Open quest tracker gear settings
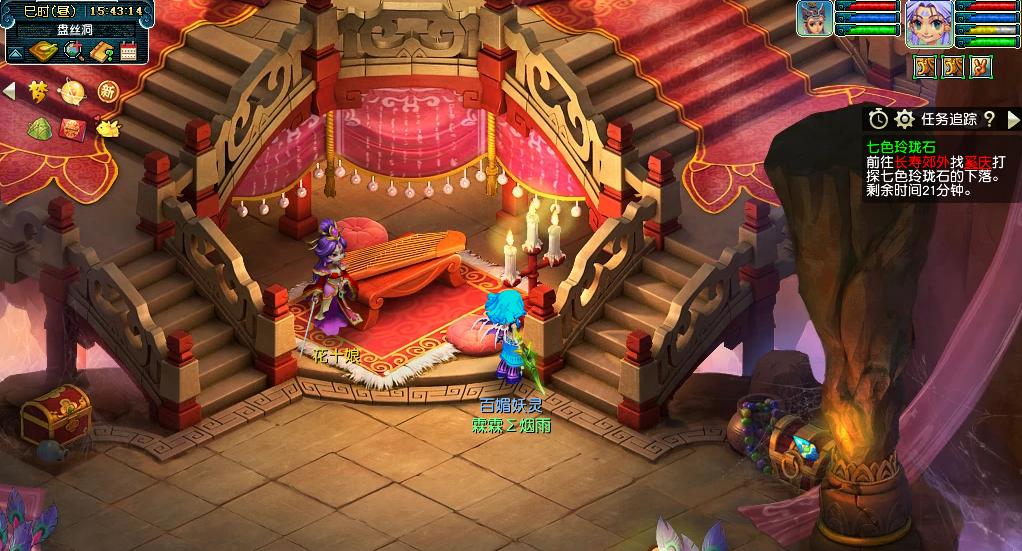The image size is (1022, 551). 905,119
